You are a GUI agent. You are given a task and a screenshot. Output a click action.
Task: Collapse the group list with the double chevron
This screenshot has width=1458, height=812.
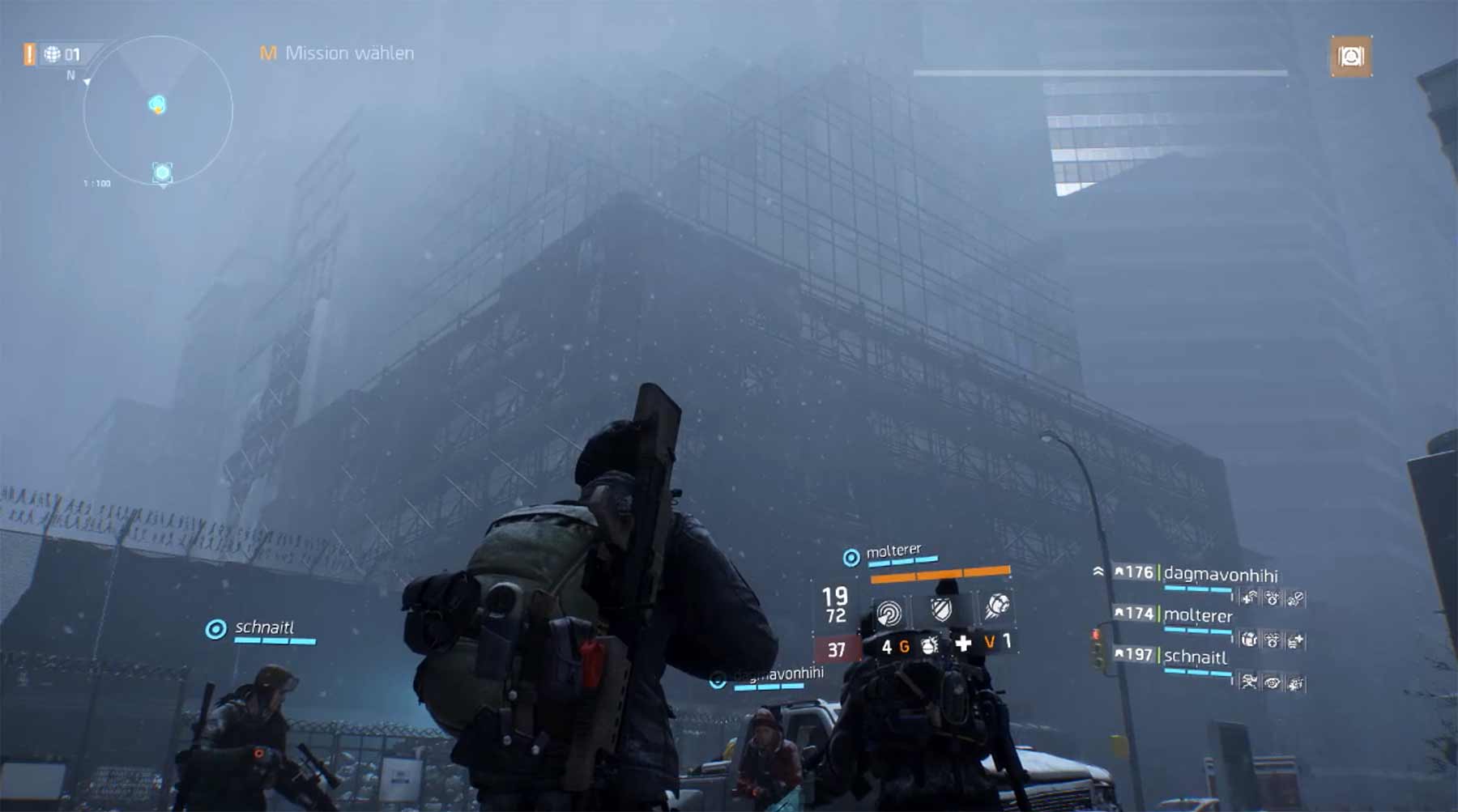[1098, 572]
